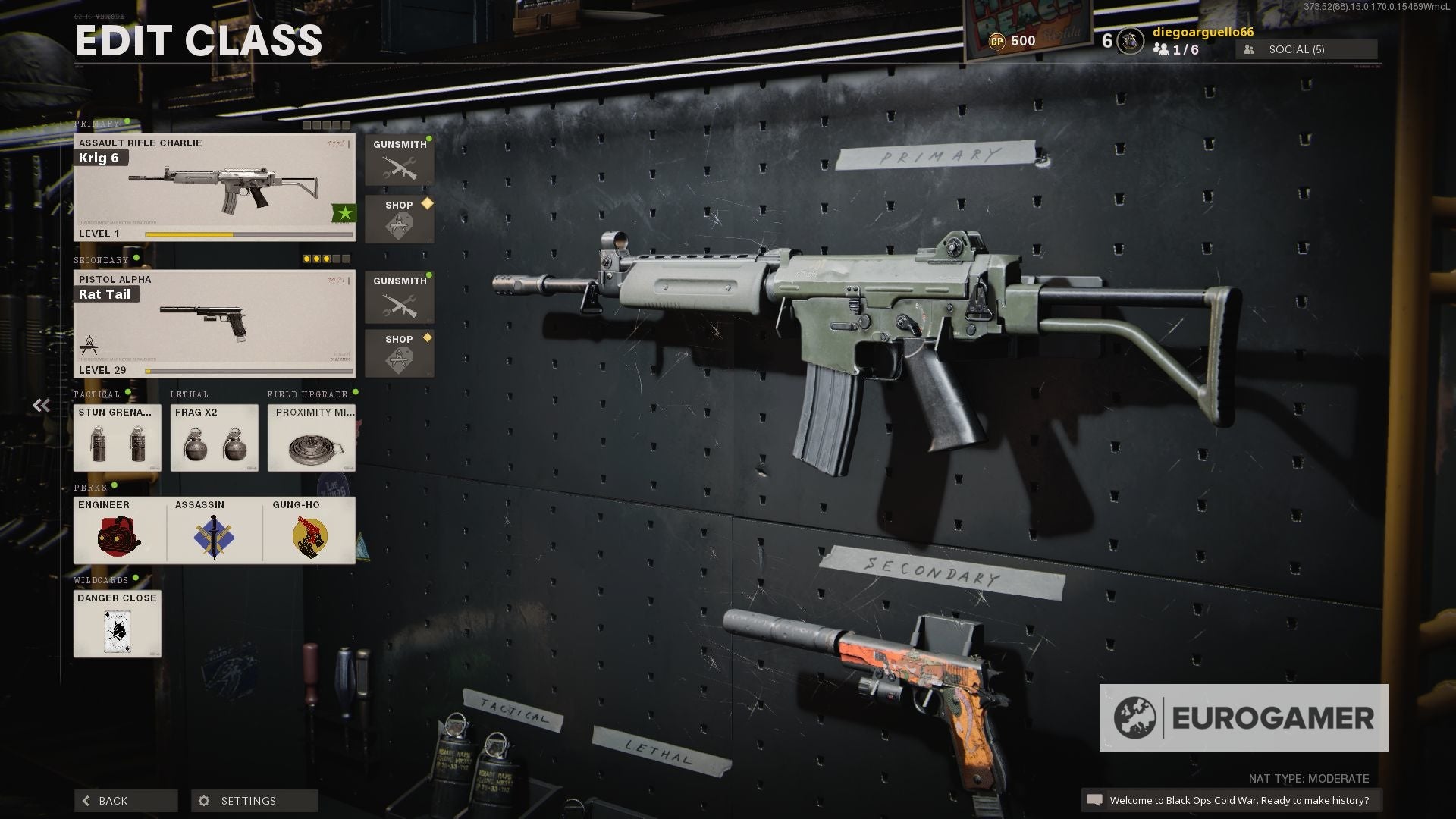Image resolution: width=1456 pixels, height=819 pixels.
Task: Choose the Frag x2 lethal slot
Action: click(214, 438)
